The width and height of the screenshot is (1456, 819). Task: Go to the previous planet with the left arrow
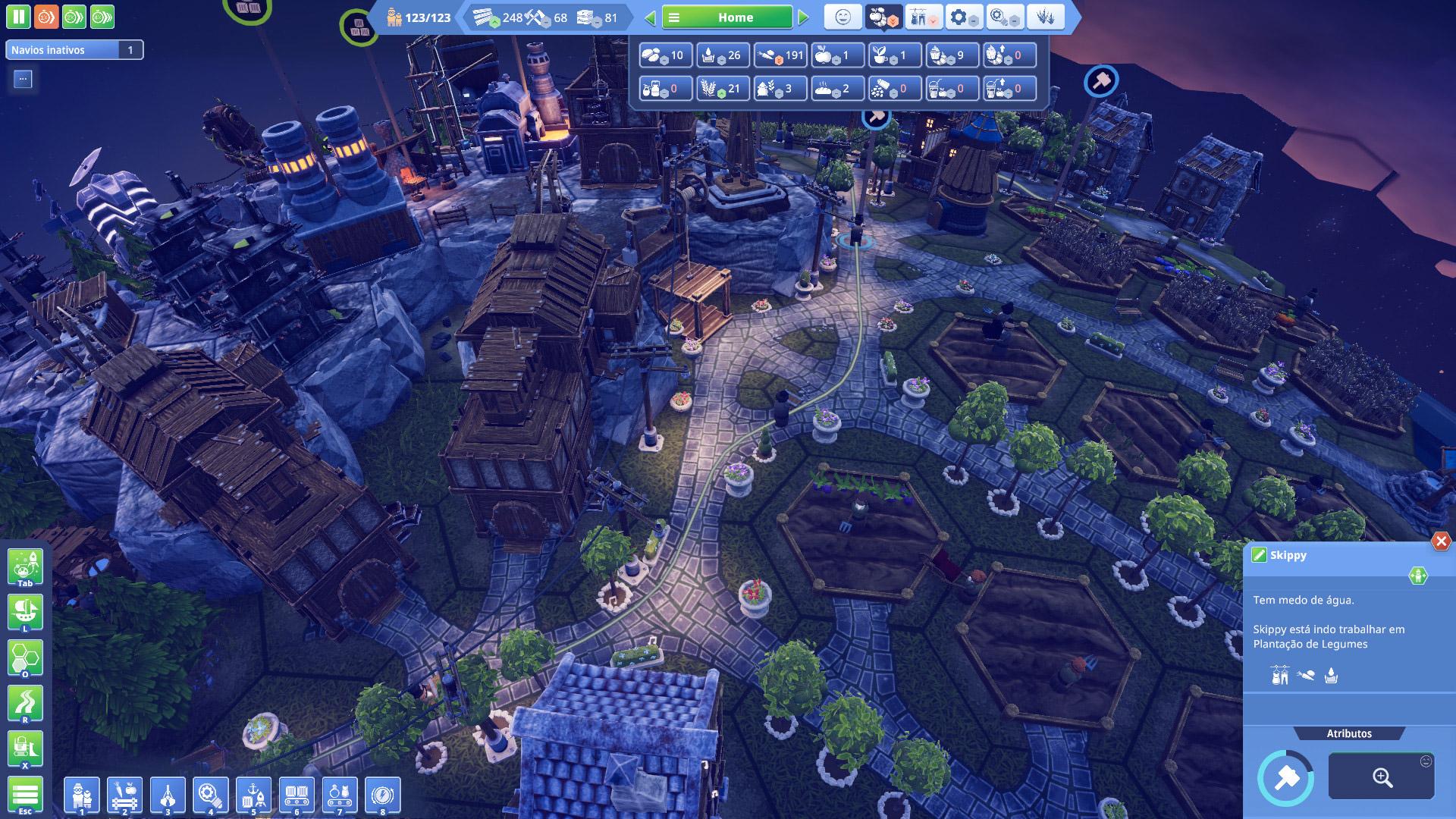tap(650, 17)
